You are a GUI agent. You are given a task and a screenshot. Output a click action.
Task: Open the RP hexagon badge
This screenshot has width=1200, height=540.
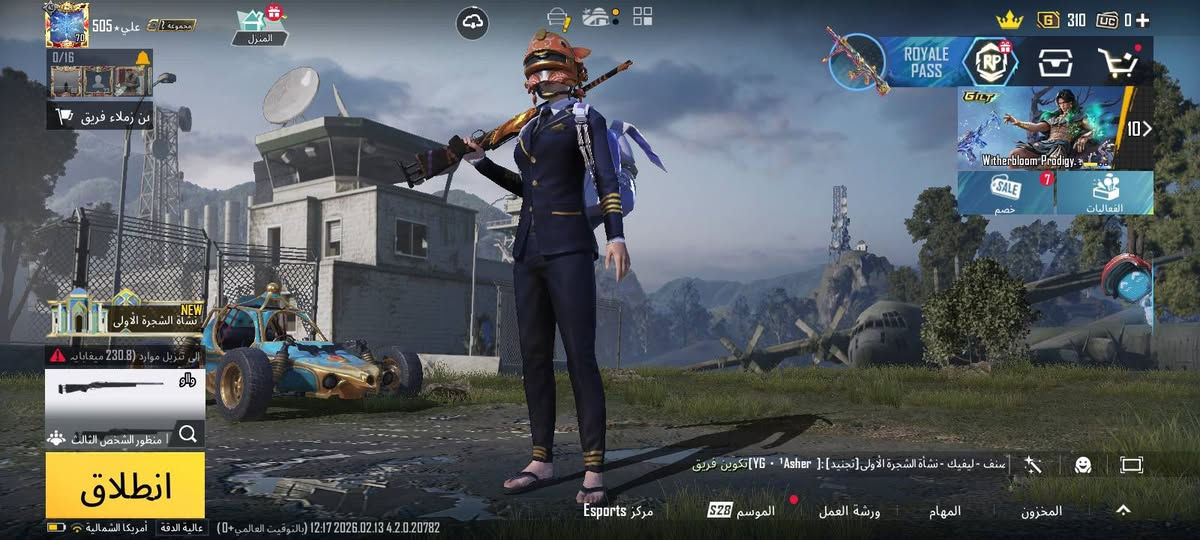(990, 62)
